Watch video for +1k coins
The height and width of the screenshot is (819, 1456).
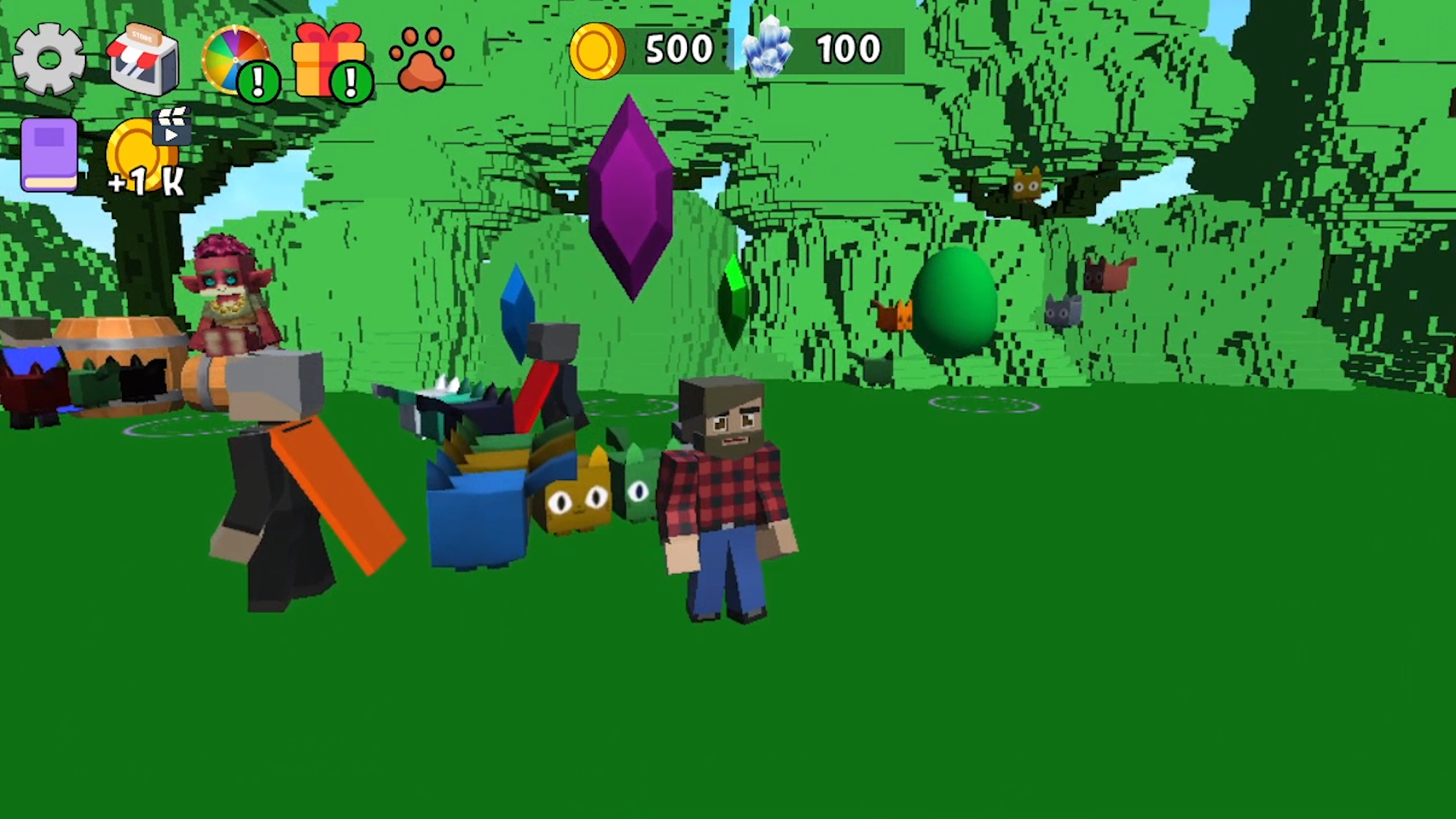click(140, 152)
